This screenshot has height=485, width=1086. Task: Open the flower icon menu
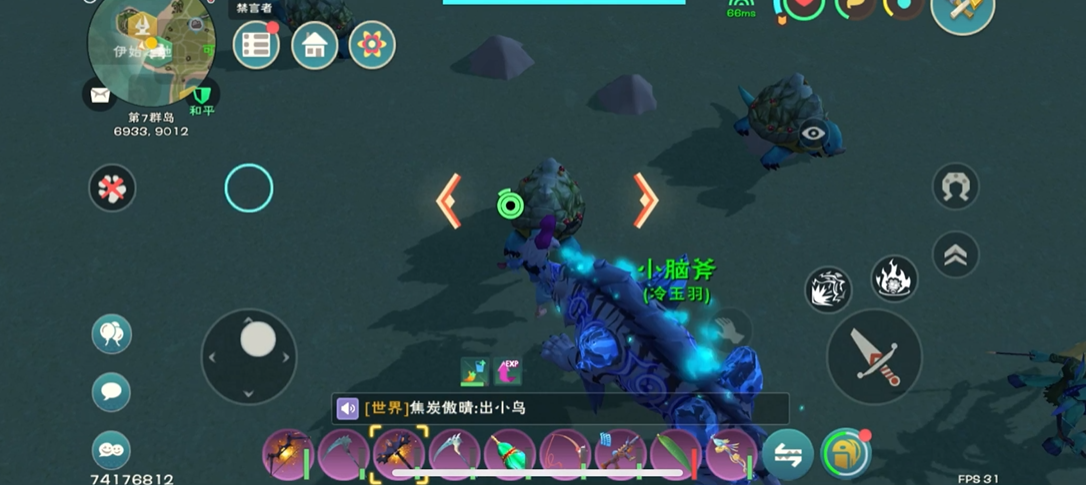tap(372, 45)
